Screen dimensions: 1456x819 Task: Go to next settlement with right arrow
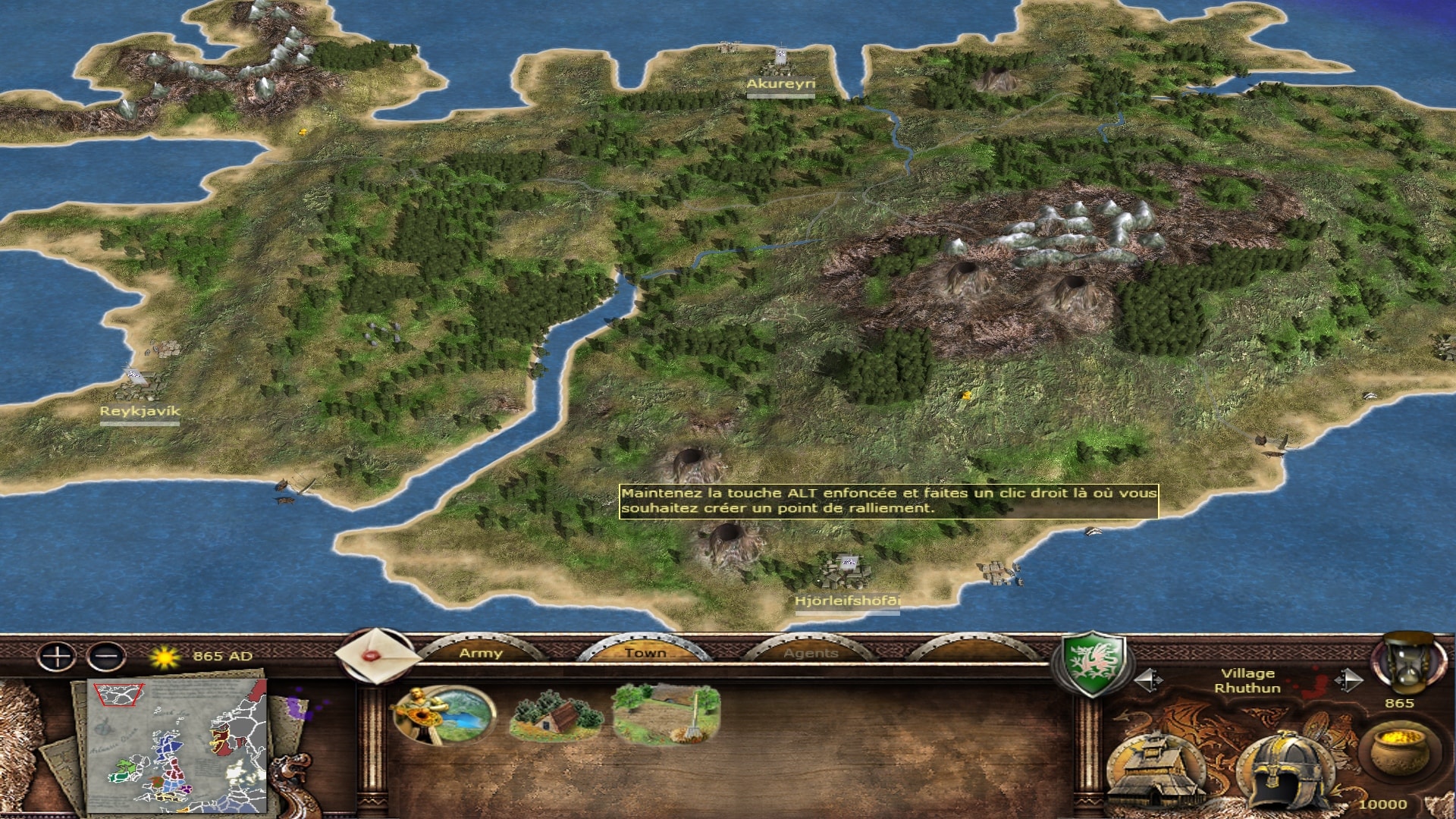pos(1348,680)
